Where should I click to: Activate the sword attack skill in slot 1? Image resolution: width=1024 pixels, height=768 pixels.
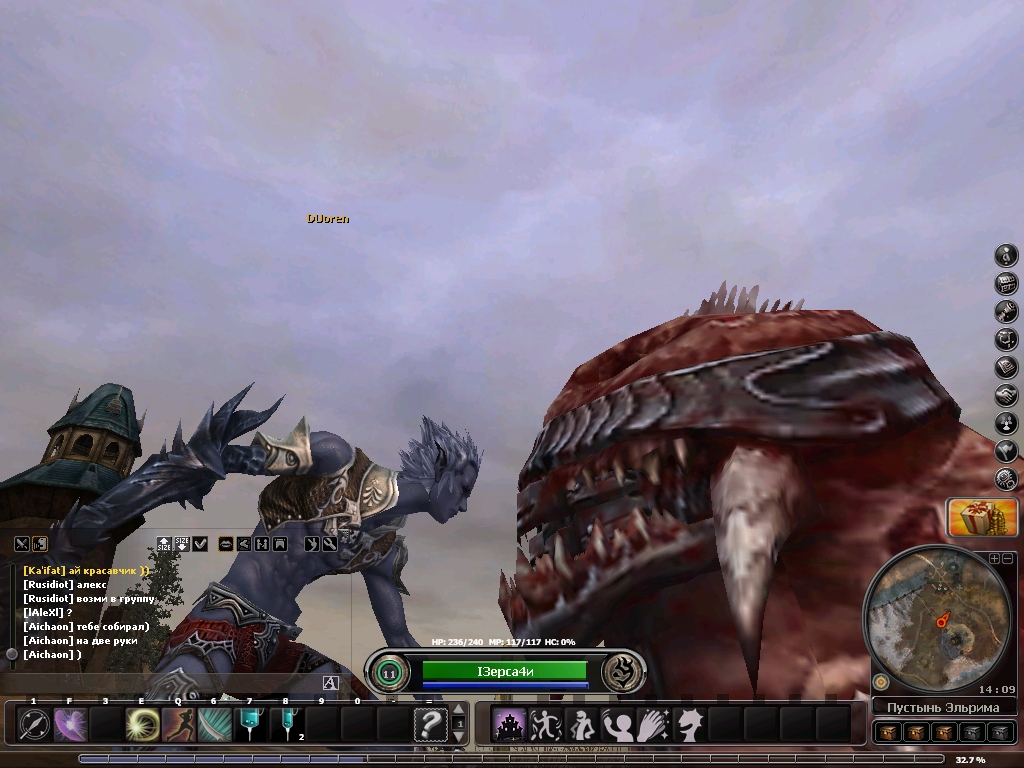[35, 724]
